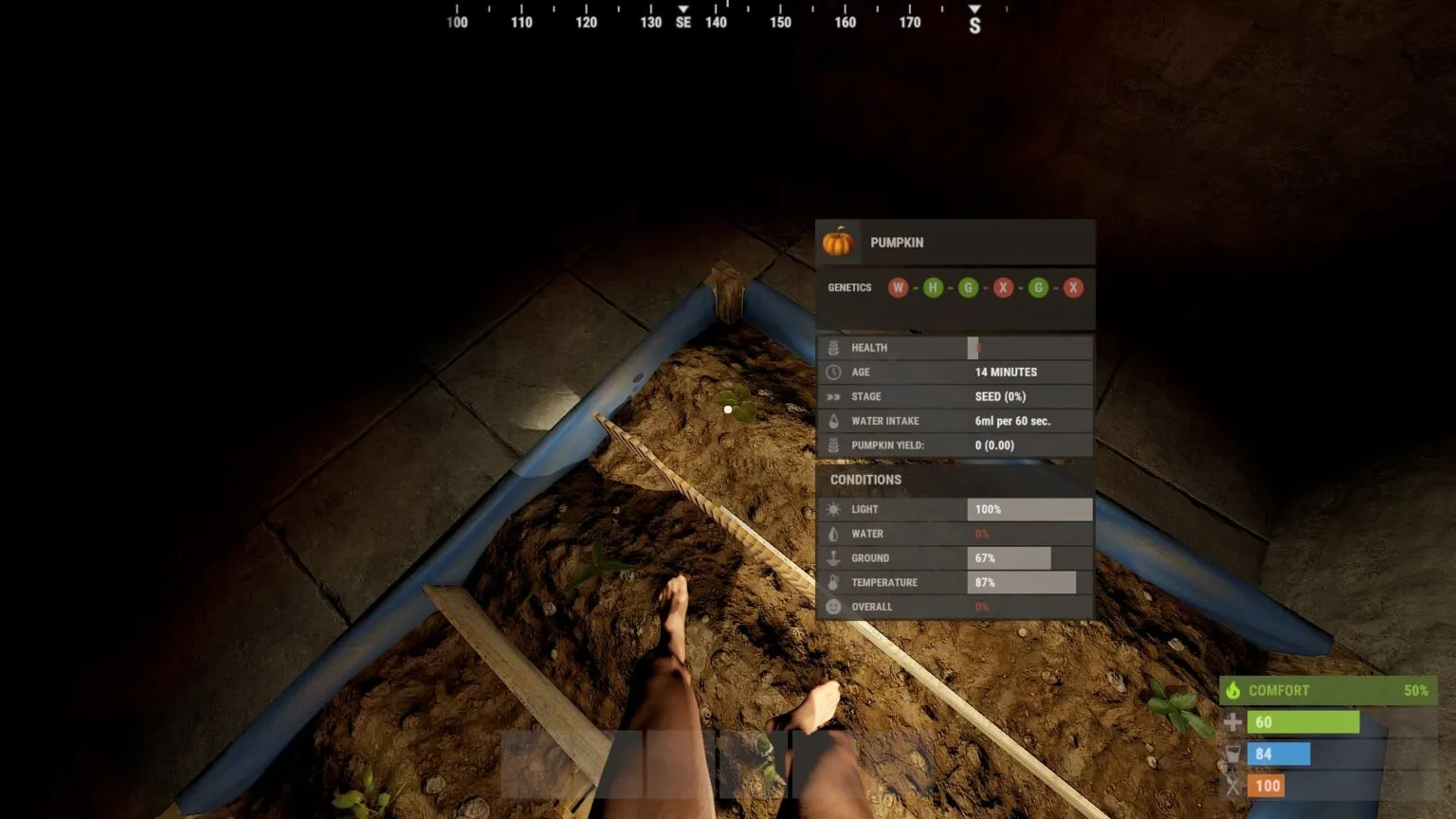The height and width of the screenshot is (819, 1456).
Task: Click the pumpkin icon in the plant panel
Action: coord(840,243)
